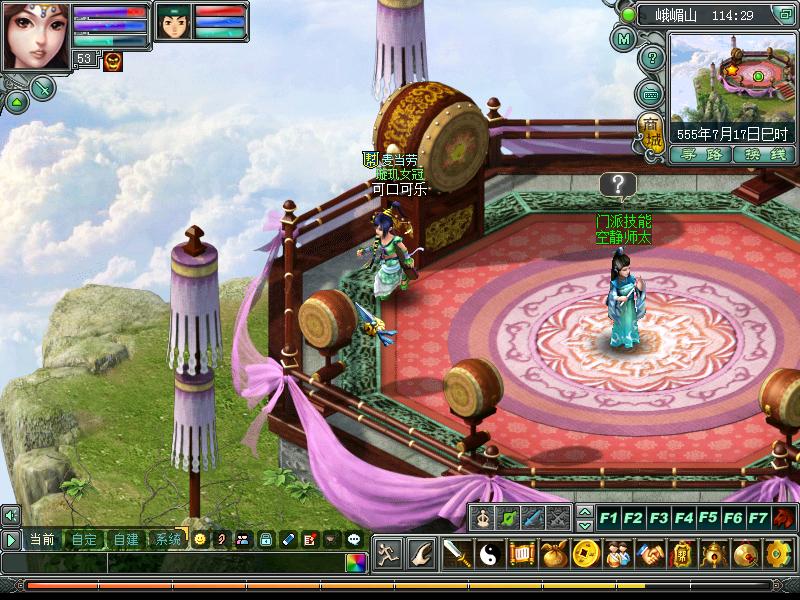Open the gear settings icon
Viewport: 800px width, 600px height.
(x=778, y=553)
